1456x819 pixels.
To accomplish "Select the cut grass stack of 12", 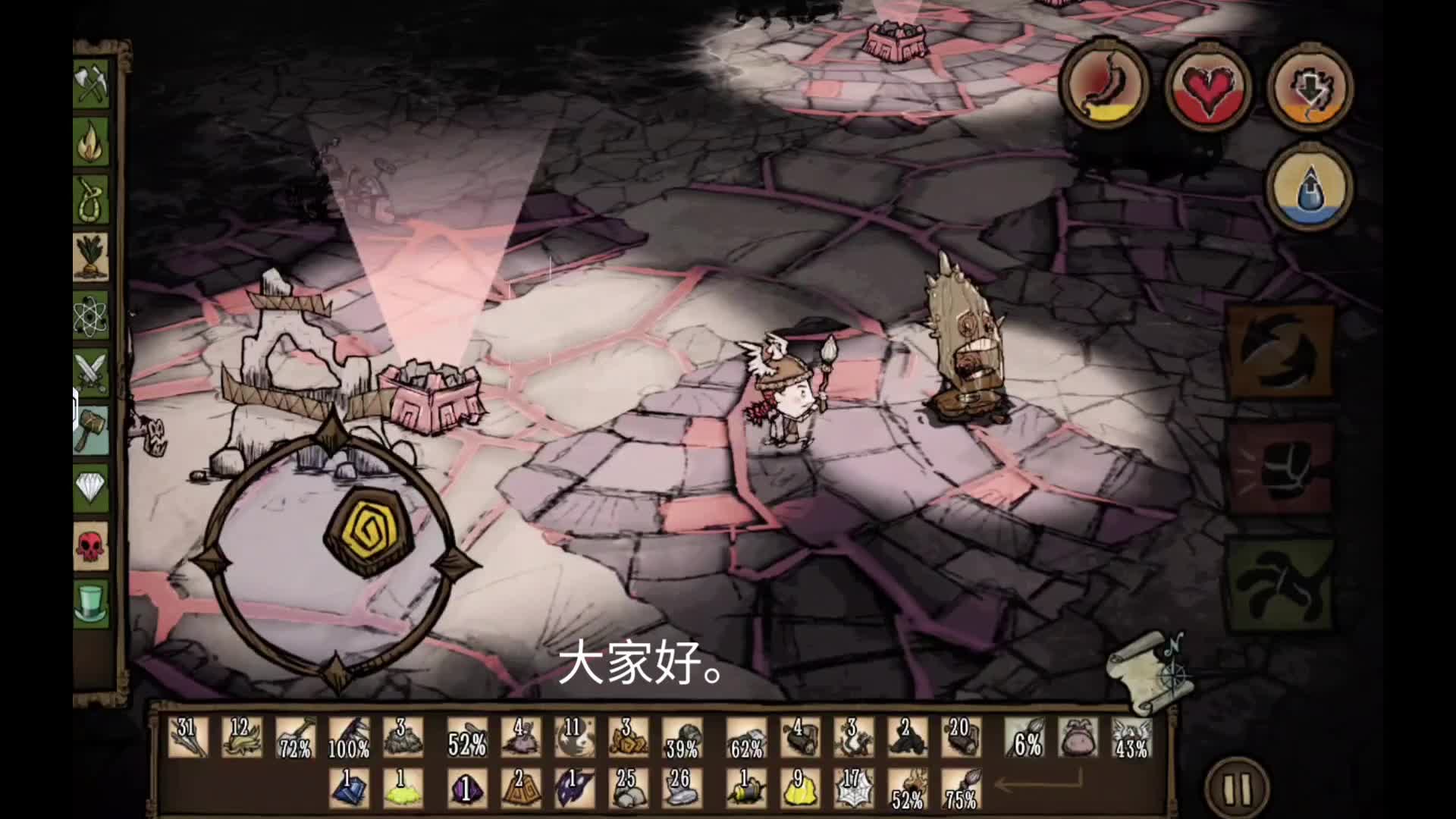I will pos(242,738).
